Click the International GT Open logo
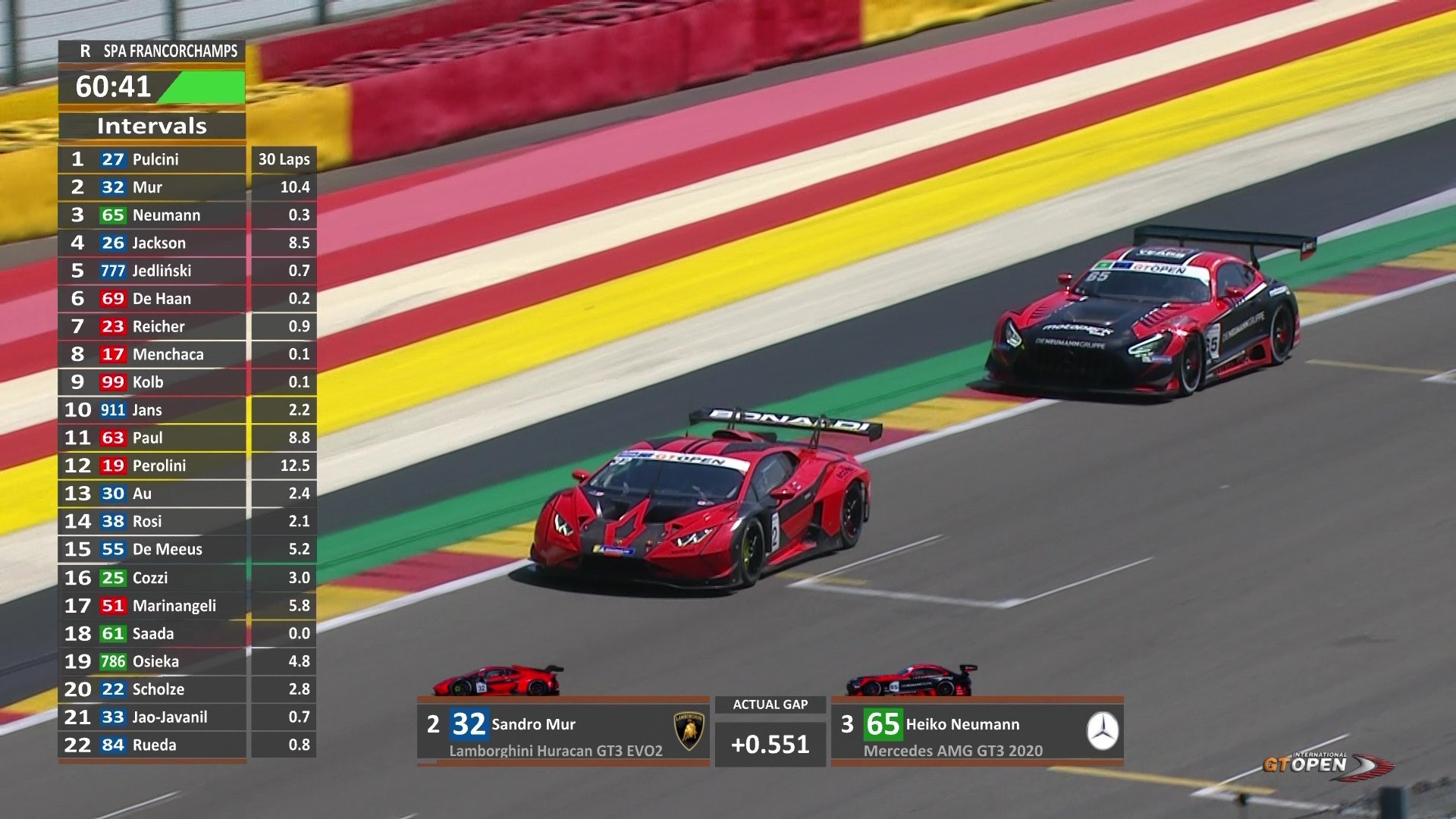Viewport: 1456px width, 819px height. point(1327,764)
